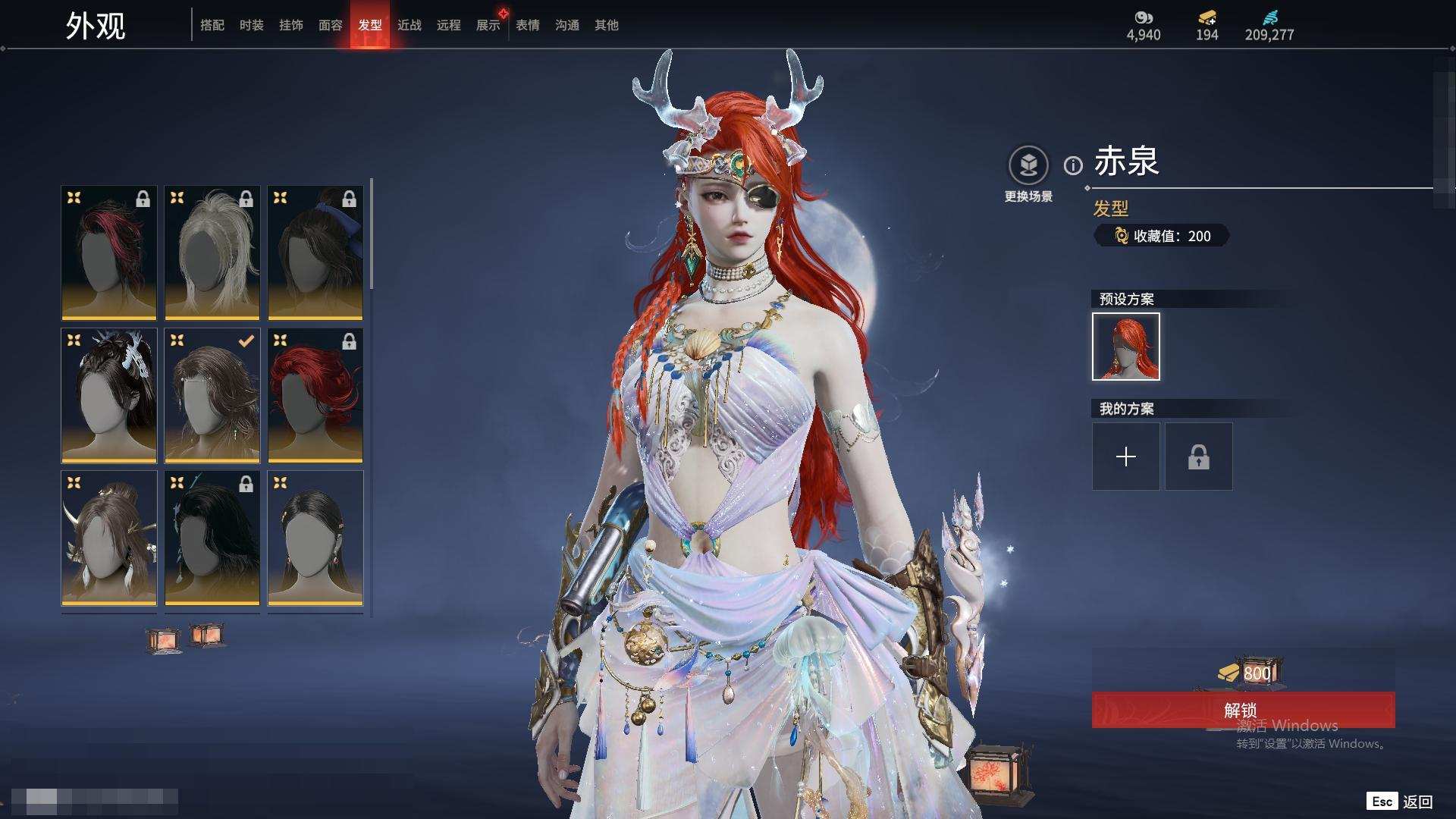1456x819 pixels.
Task: Go to the 面容 tab
Action: pos(331,25)
